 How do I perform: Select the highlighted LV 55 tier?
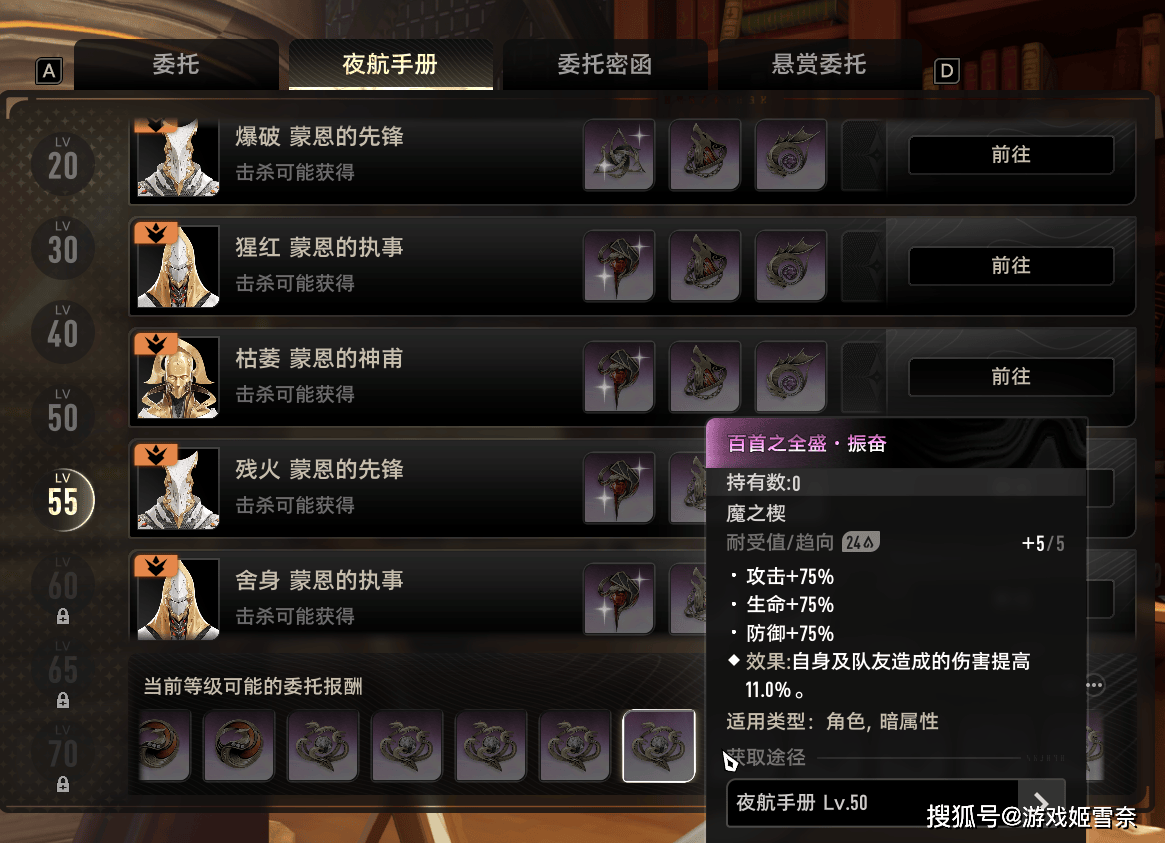coord(62,498)
